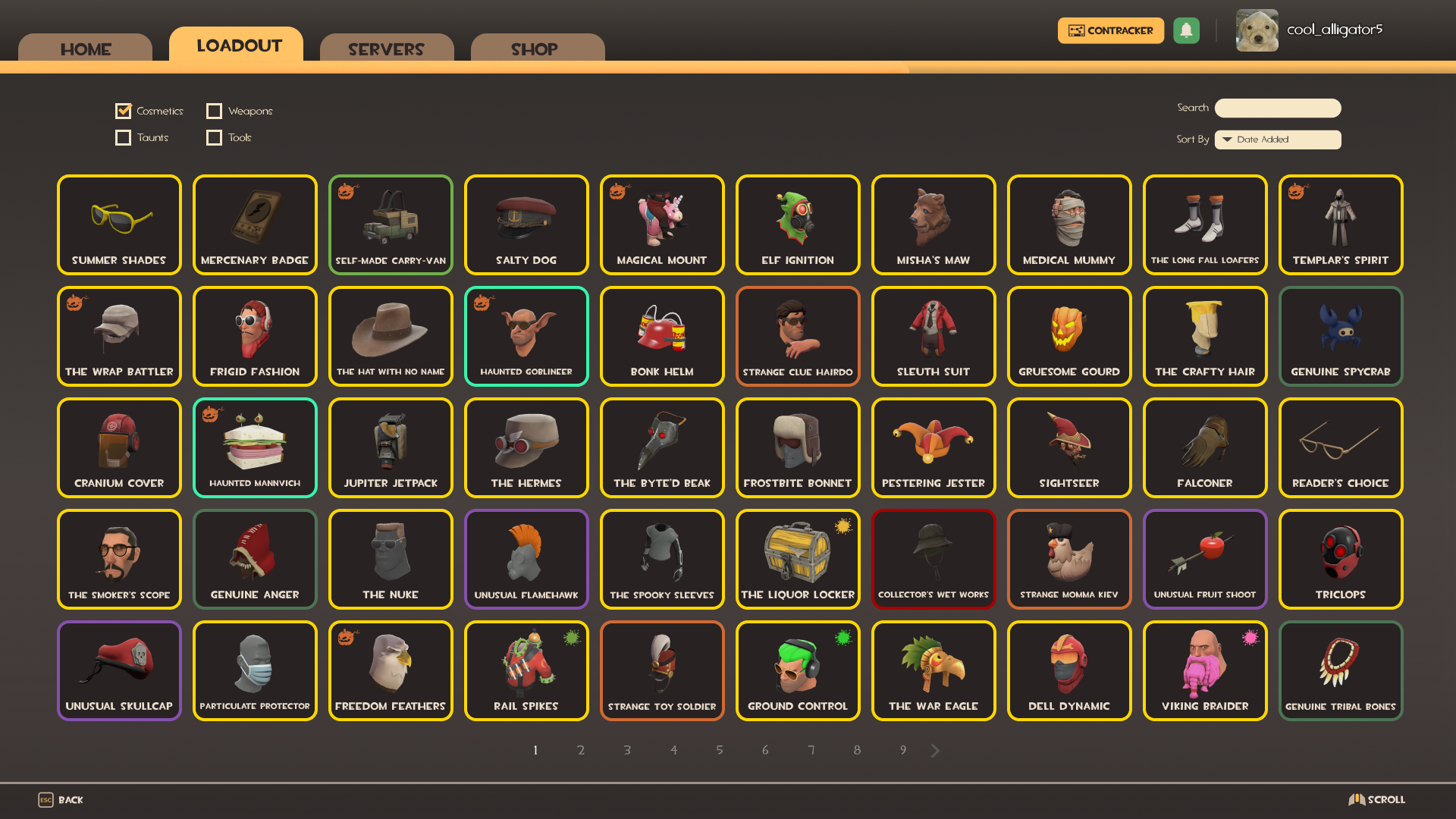Open the notifications bell

[1187, 30]
